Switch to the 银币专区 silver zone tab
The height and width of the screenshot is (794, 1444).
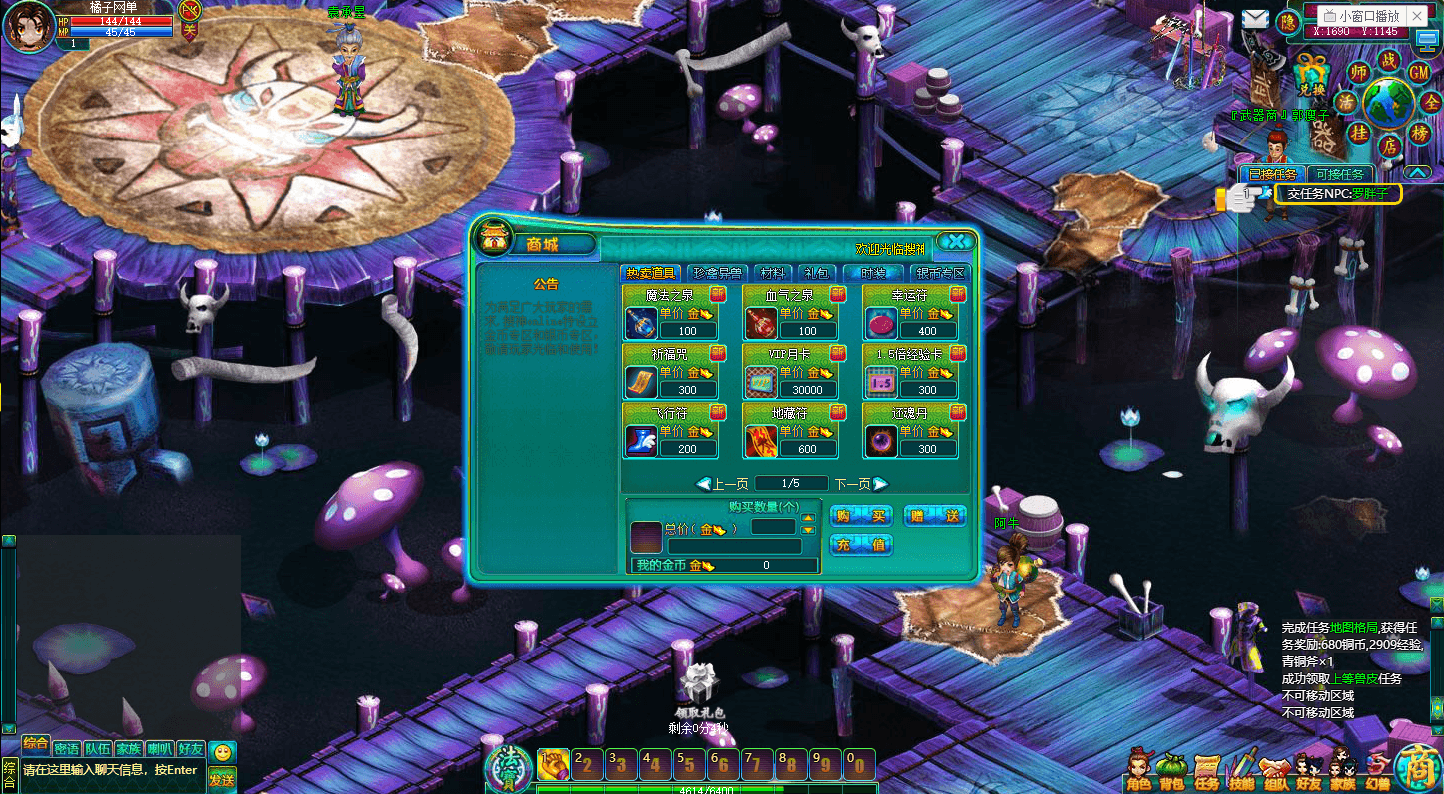point(941,273)
